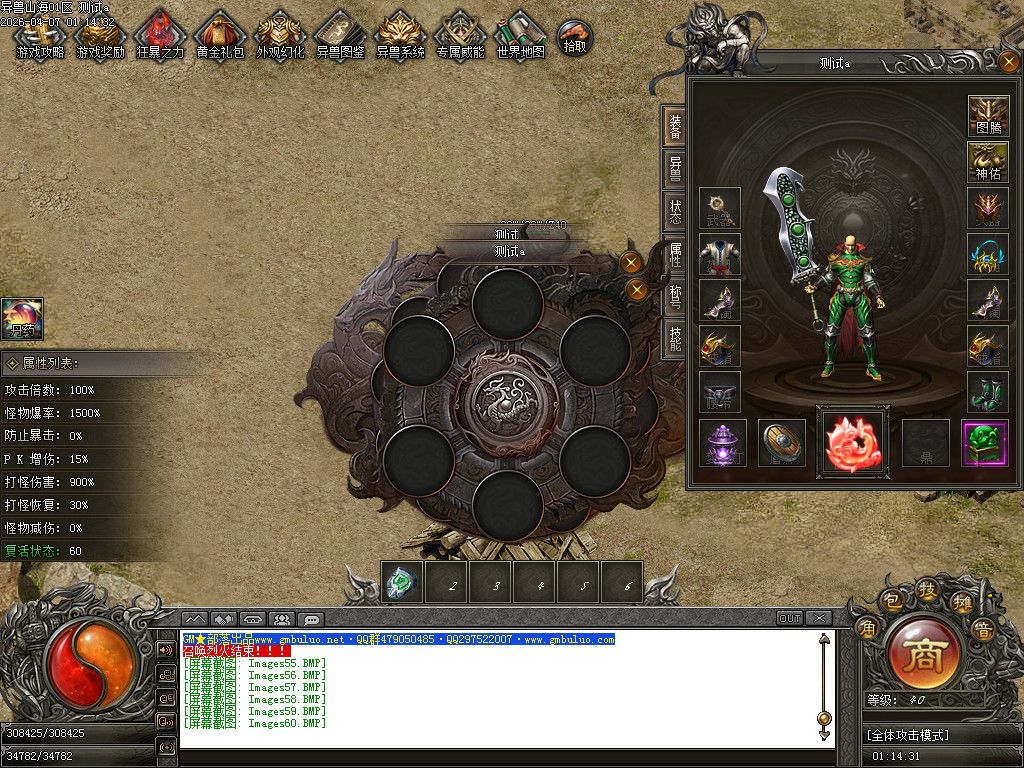This screenshot has height=768, width=1024.
Task: Click the OUT button on chat bar
Action: coord(790,618)
